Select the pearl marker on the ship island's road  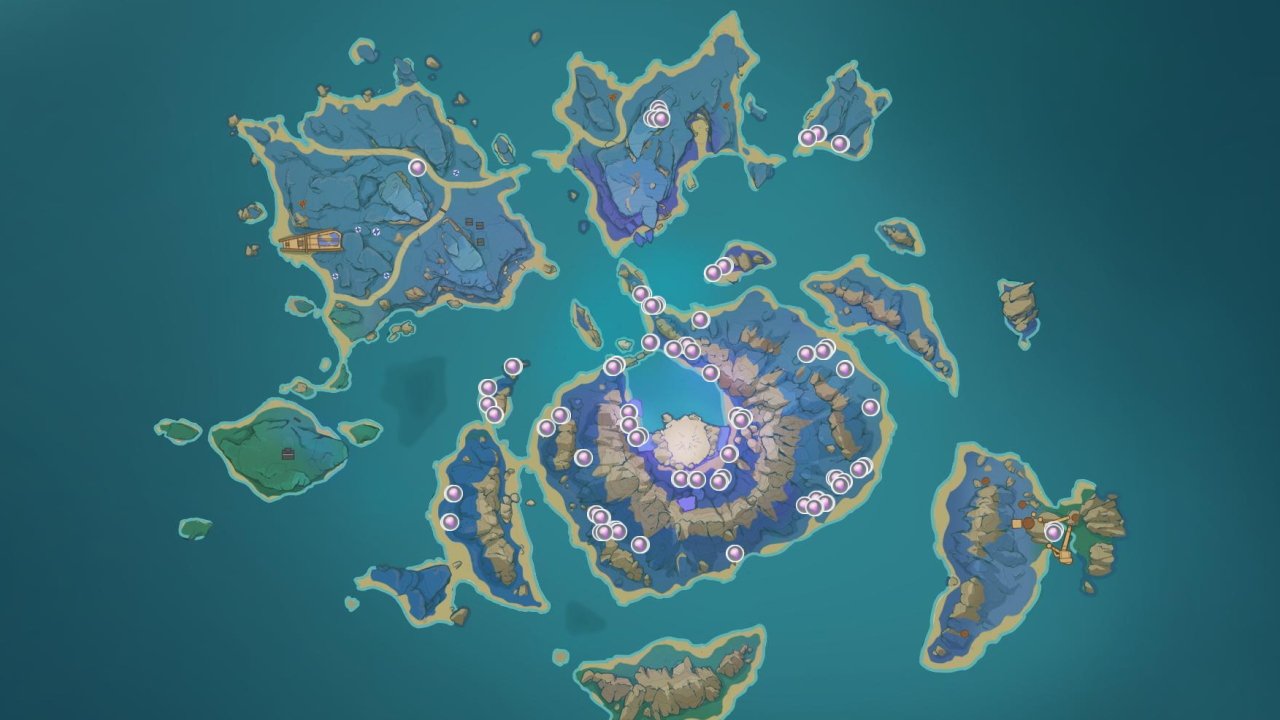[x=417, y=168]
